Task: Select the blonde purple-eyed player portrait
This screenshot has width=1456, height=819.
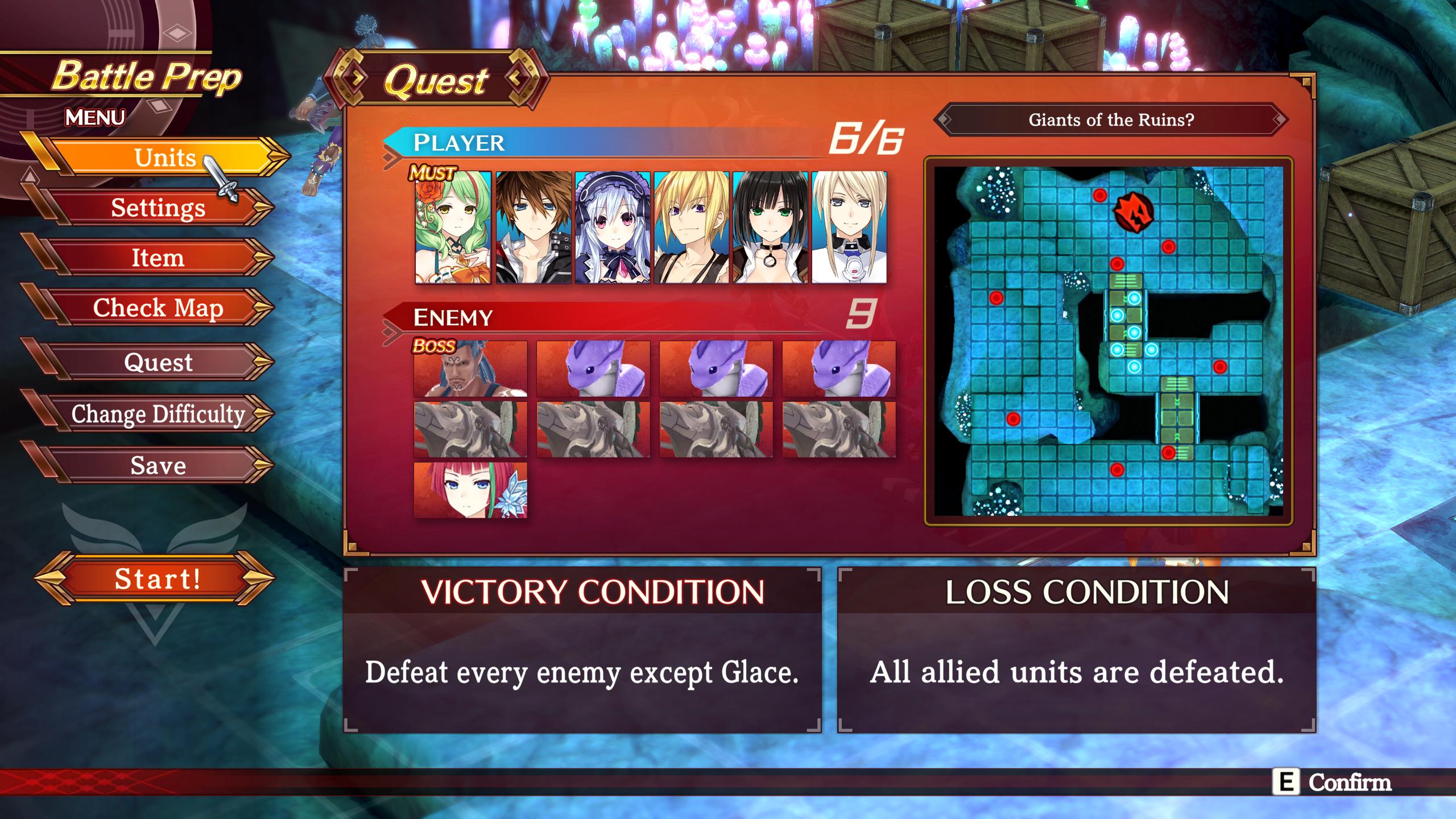Action: pos(691,227)
